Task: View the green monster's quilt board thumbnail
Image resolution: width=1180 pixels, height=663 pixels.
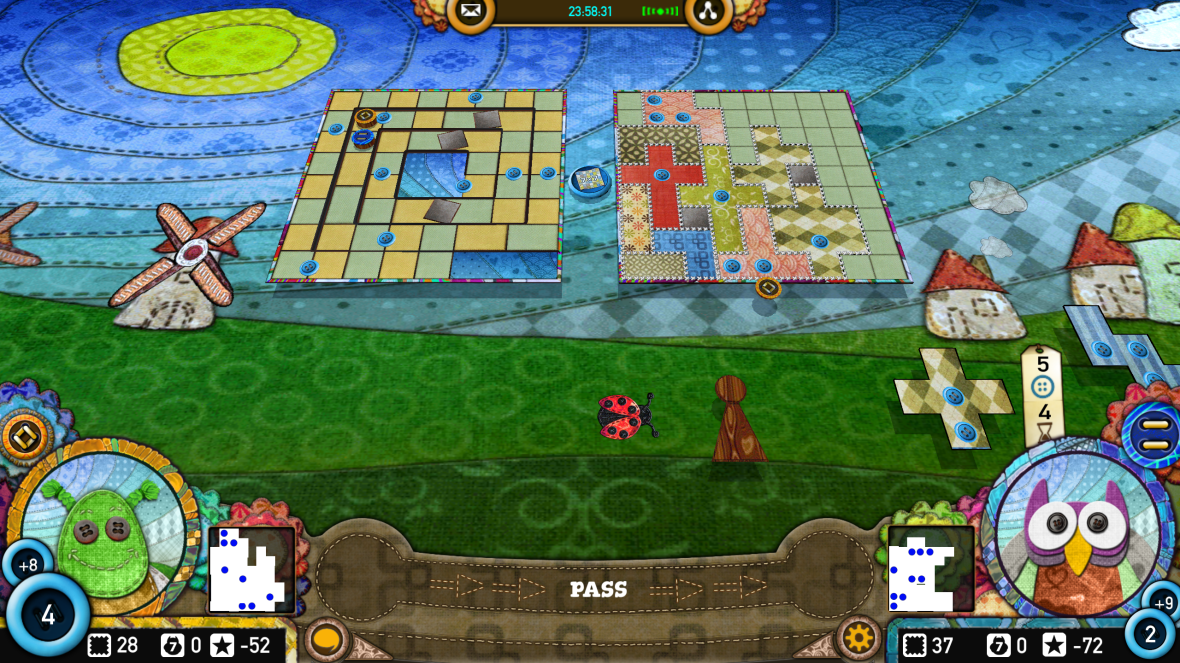Action: [x=251, y=569]
